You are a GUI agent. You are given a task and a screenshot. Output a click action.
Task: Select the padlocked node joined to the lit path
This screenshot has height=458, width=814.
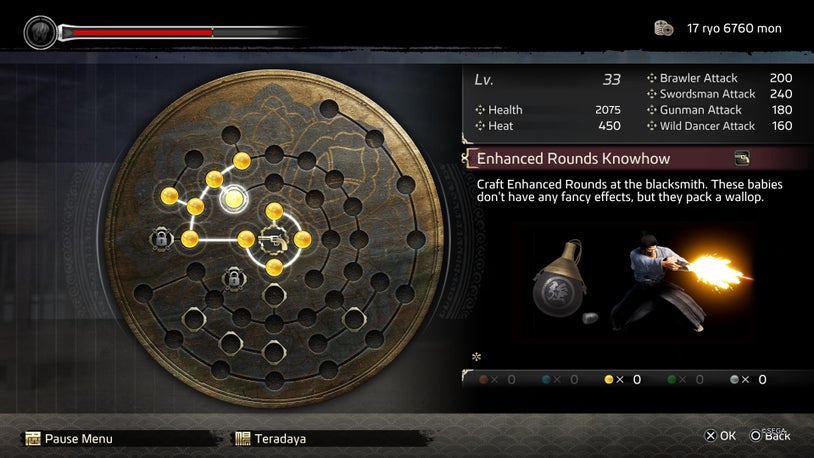coord(161,239)
